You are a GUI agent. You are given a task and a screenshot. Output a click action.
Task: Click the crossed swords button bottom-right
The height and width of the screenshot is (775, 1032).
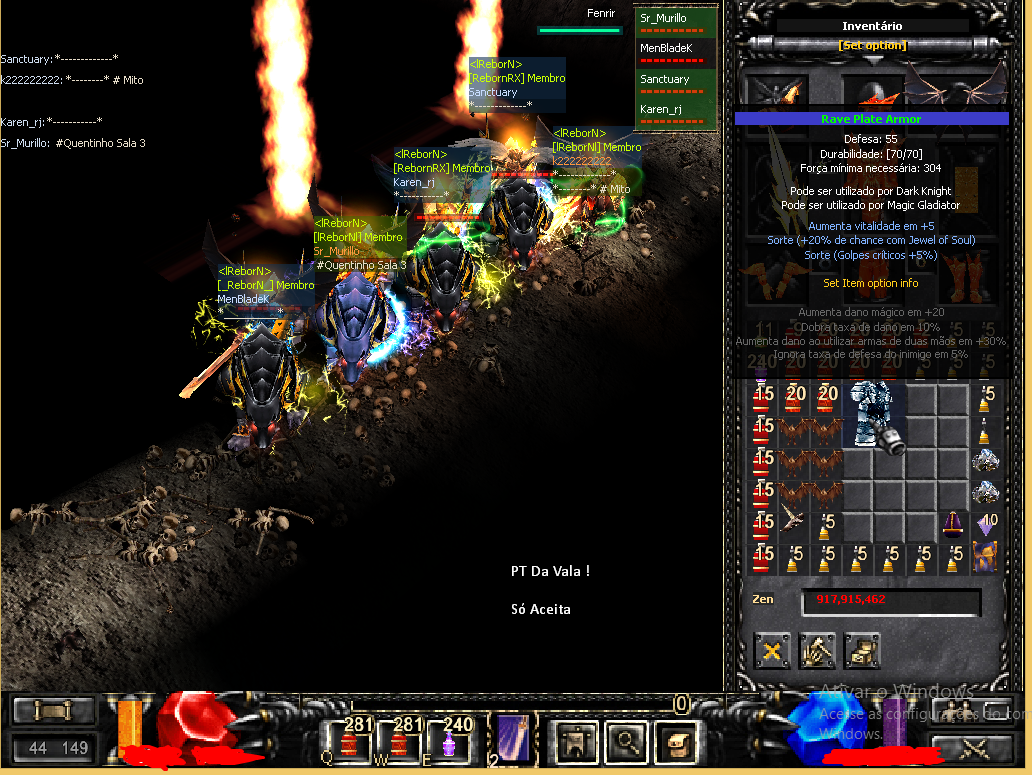tap(972, 746)
